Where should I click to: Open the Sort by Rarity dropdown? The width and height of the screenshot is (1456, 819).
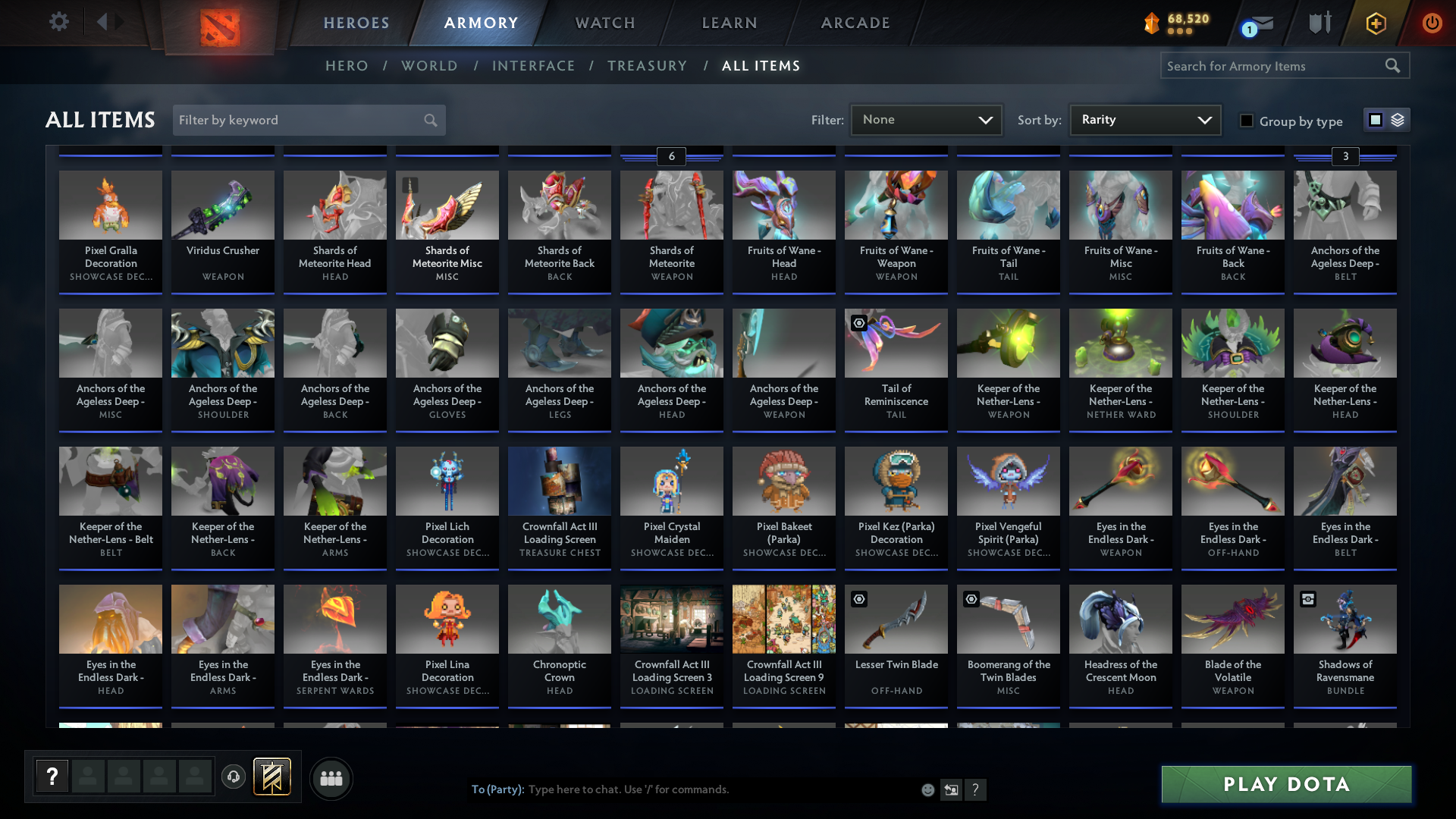(1144, 119)
